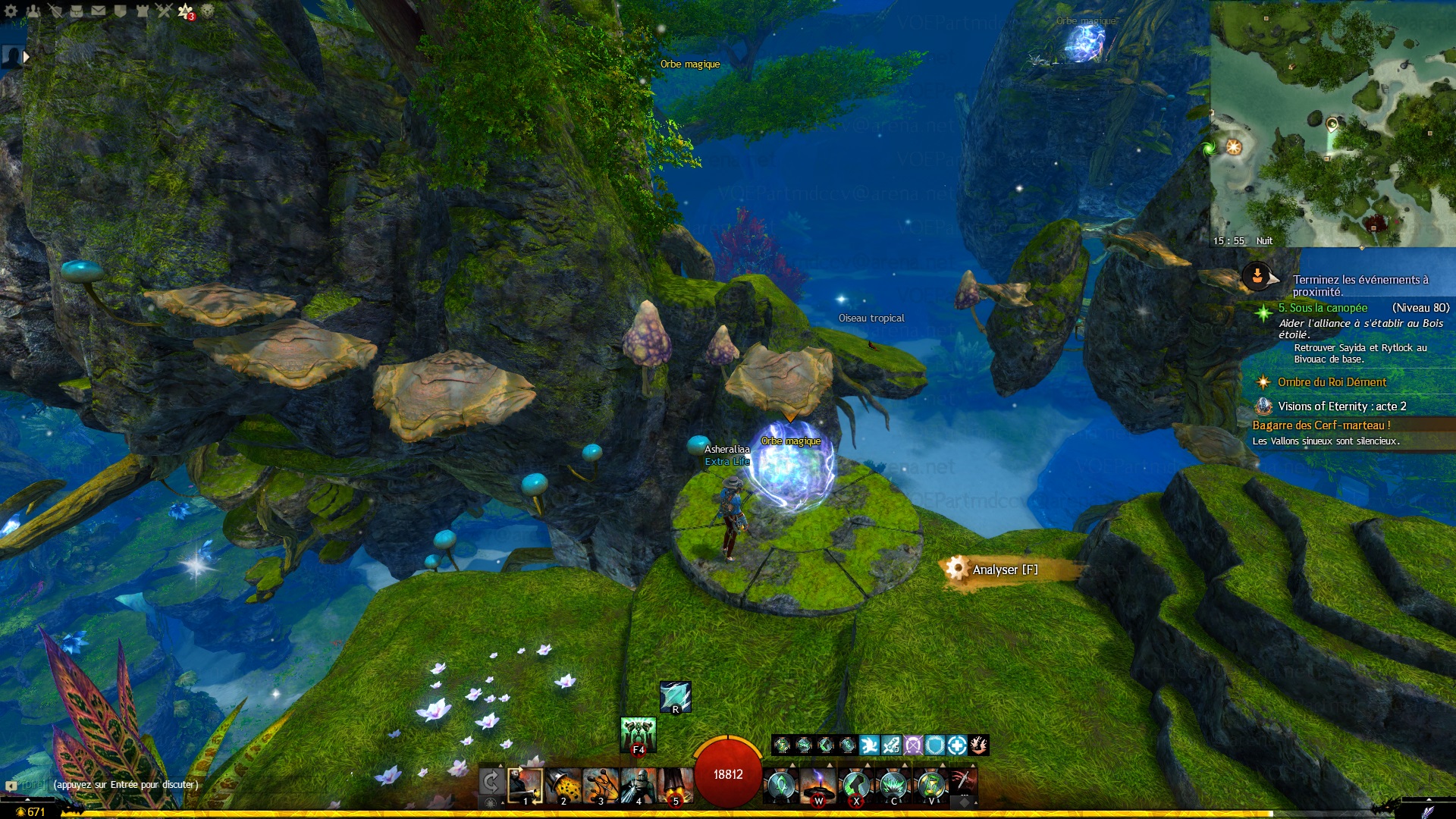Screen dimensions: 1456x819
Task: Open the hero panel sword-and-shield icon
Action: pyautogui.click(x=55, y=11)
